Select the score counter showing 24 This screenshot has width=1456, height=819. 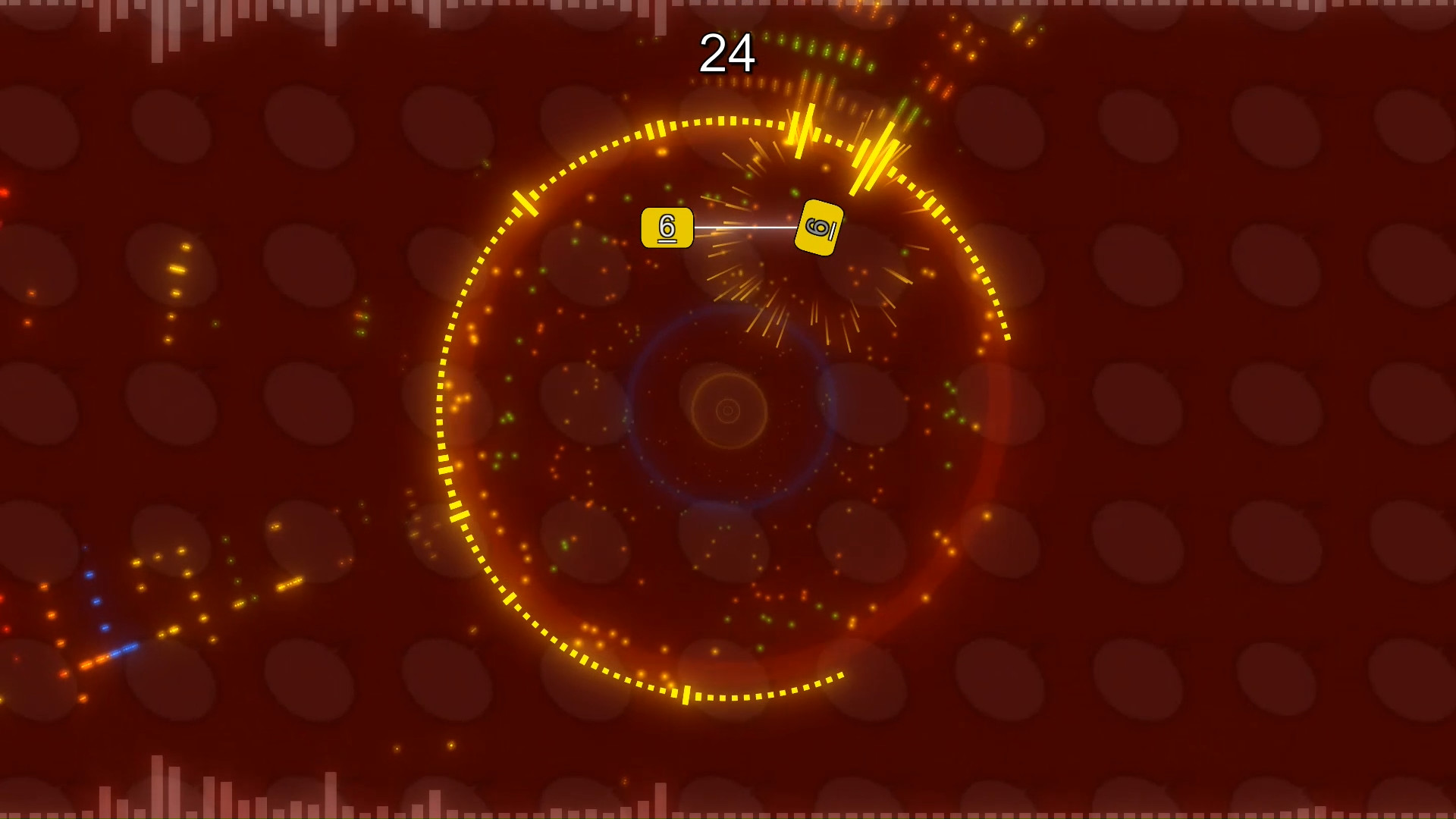(x=727, y=53)
